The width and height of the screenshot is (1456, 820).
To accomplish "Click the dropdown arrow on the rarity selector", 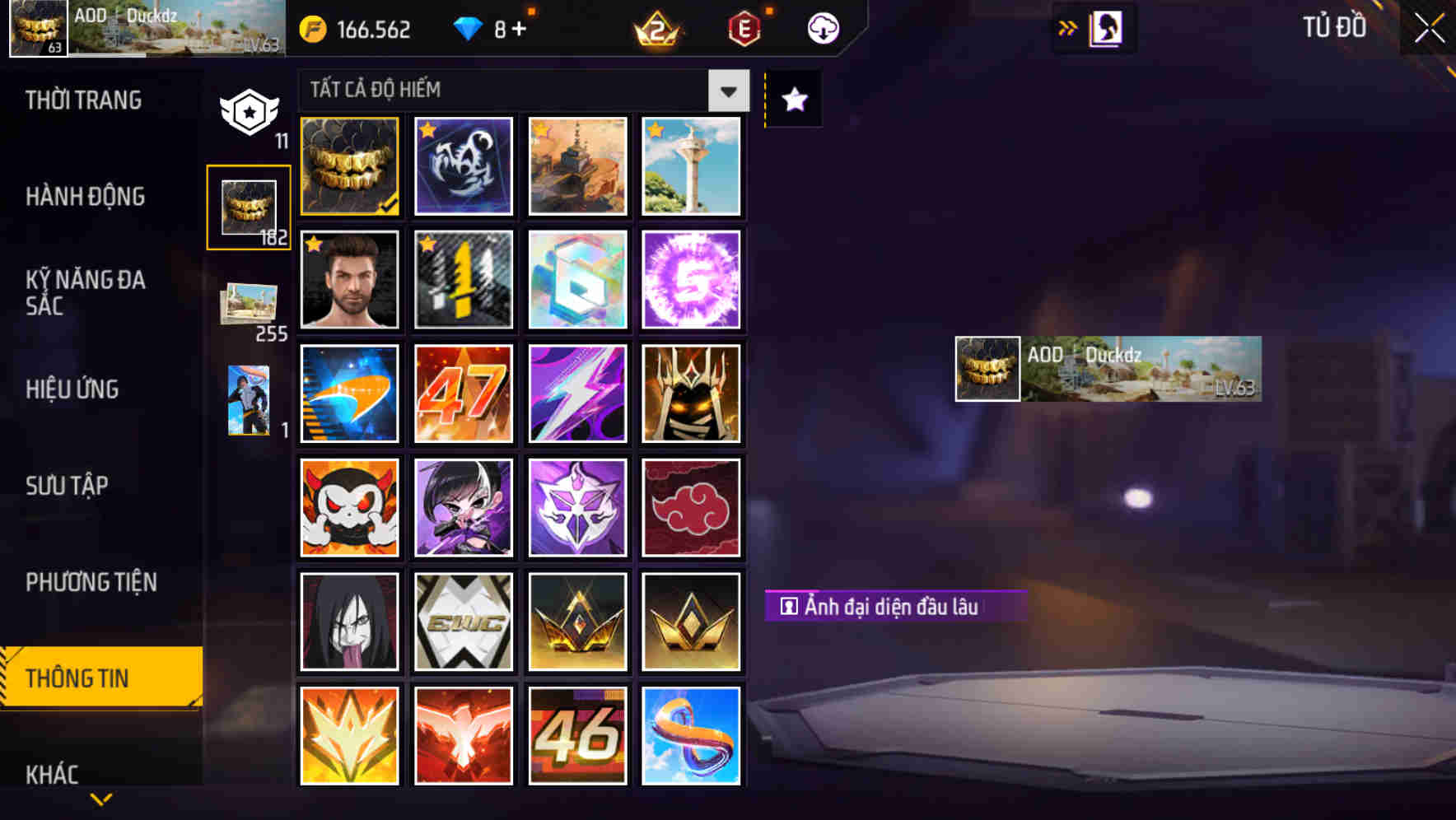I will (x=726, y=91).
